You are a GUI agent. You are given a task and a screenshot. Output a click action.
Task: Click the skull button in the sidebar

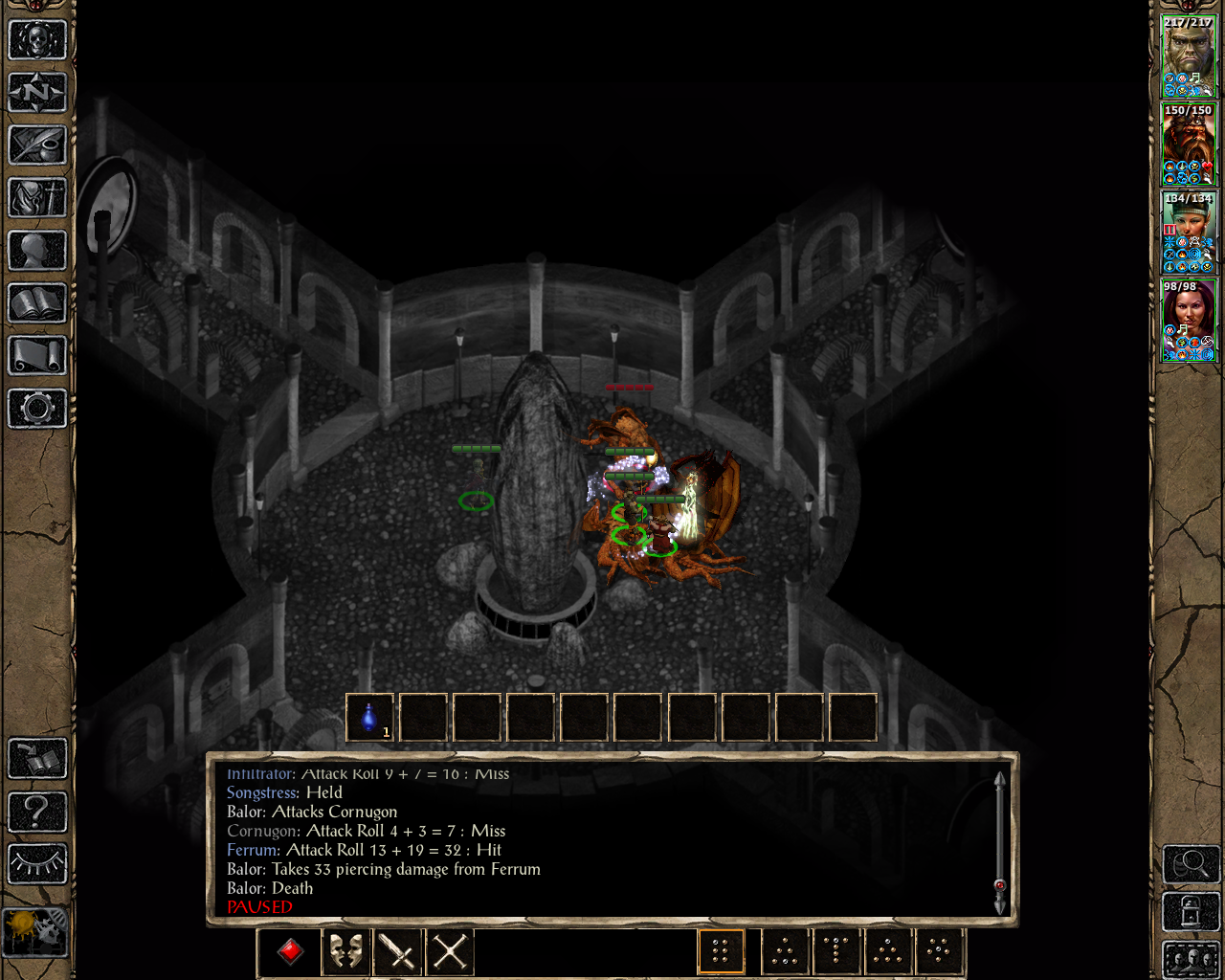(x=37, y=40)
